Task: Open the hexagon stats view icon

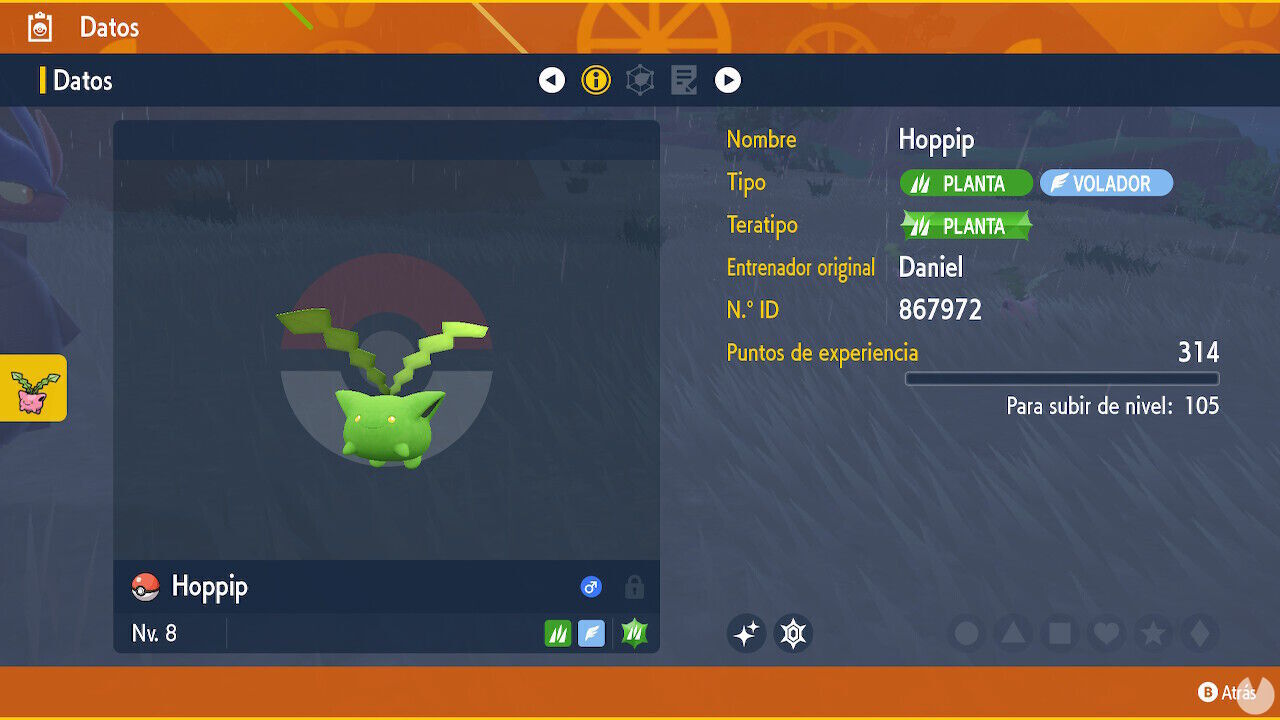Action: coord(639,80)
